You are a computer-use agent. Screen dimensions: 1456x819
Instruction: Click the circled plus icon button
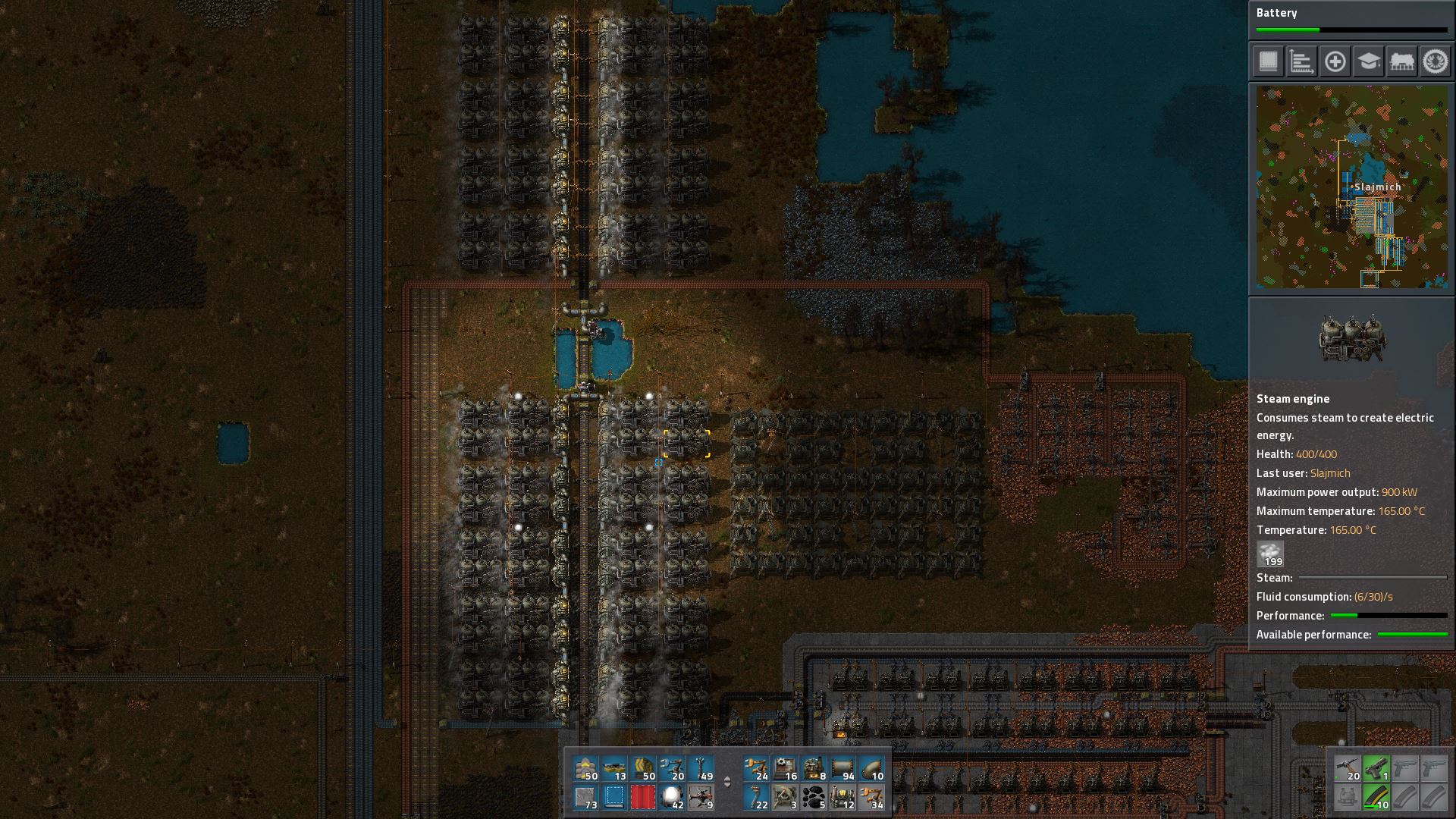tap(1335, 61)
